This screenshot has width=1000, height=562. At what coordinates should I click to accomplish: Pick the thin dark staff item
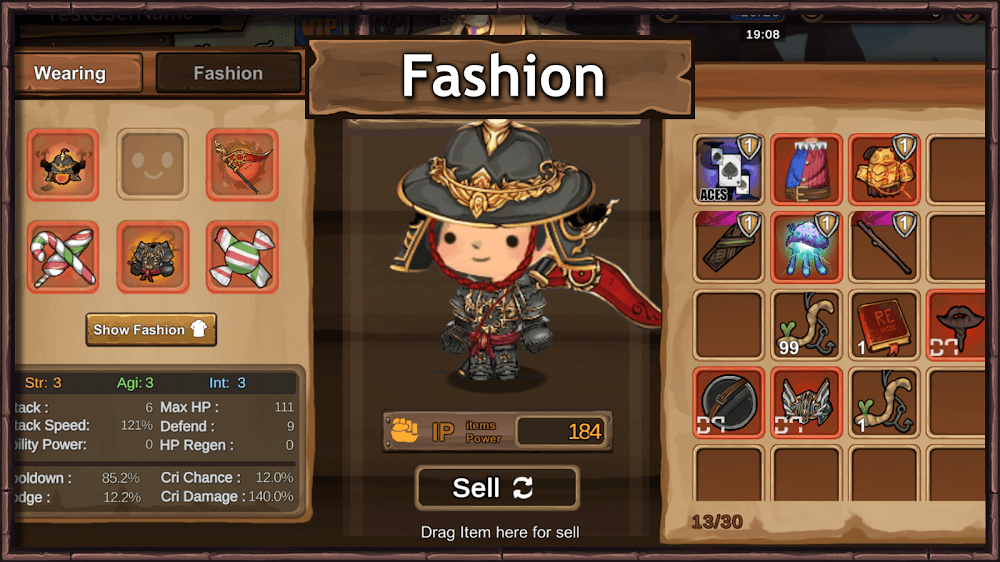[x=884, y=246]
